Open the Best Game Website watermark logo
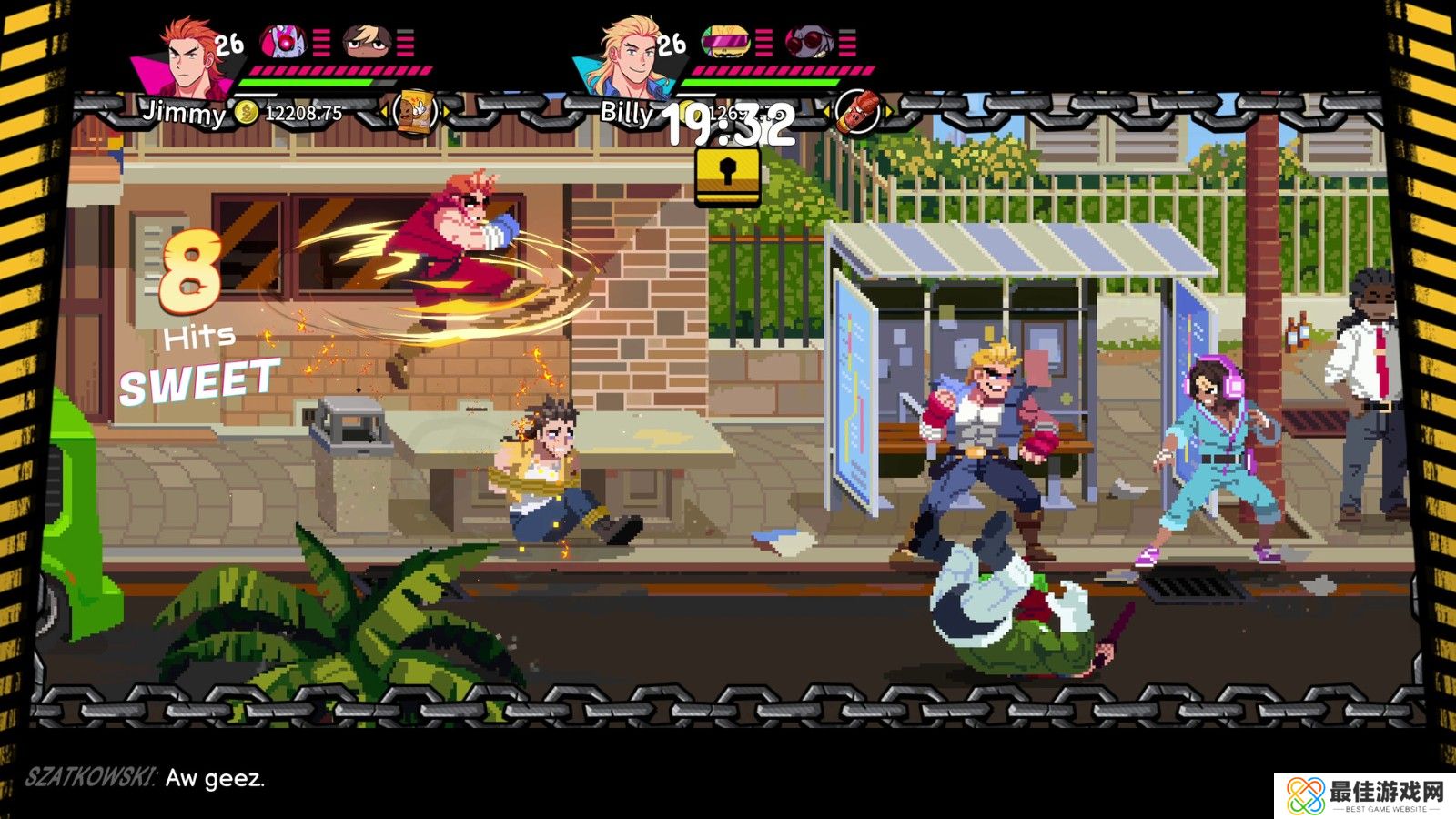This screenshot has width=1456, height=819. [1363, 795]
